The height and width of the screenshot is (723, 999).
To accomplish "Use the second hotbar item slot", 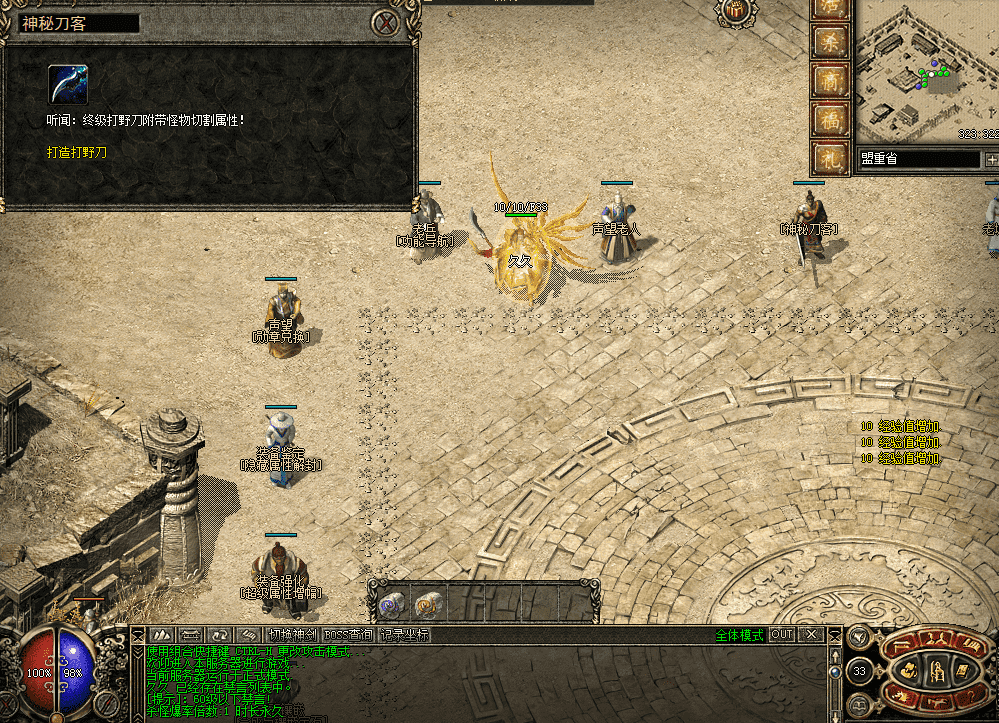I will click(428, 603).
